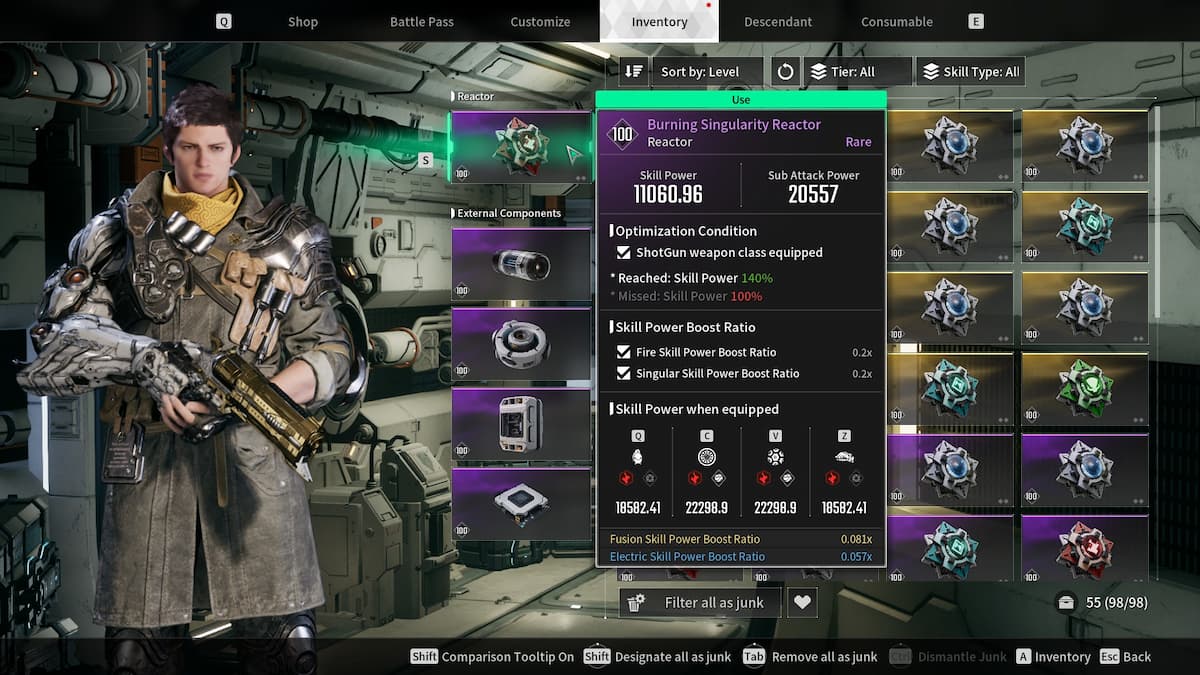Viewport: 1200px width, 675px height.
Task: Tick the Fire Skill Power Boost Ratio checkbox
Action: [x=624, y=352]
